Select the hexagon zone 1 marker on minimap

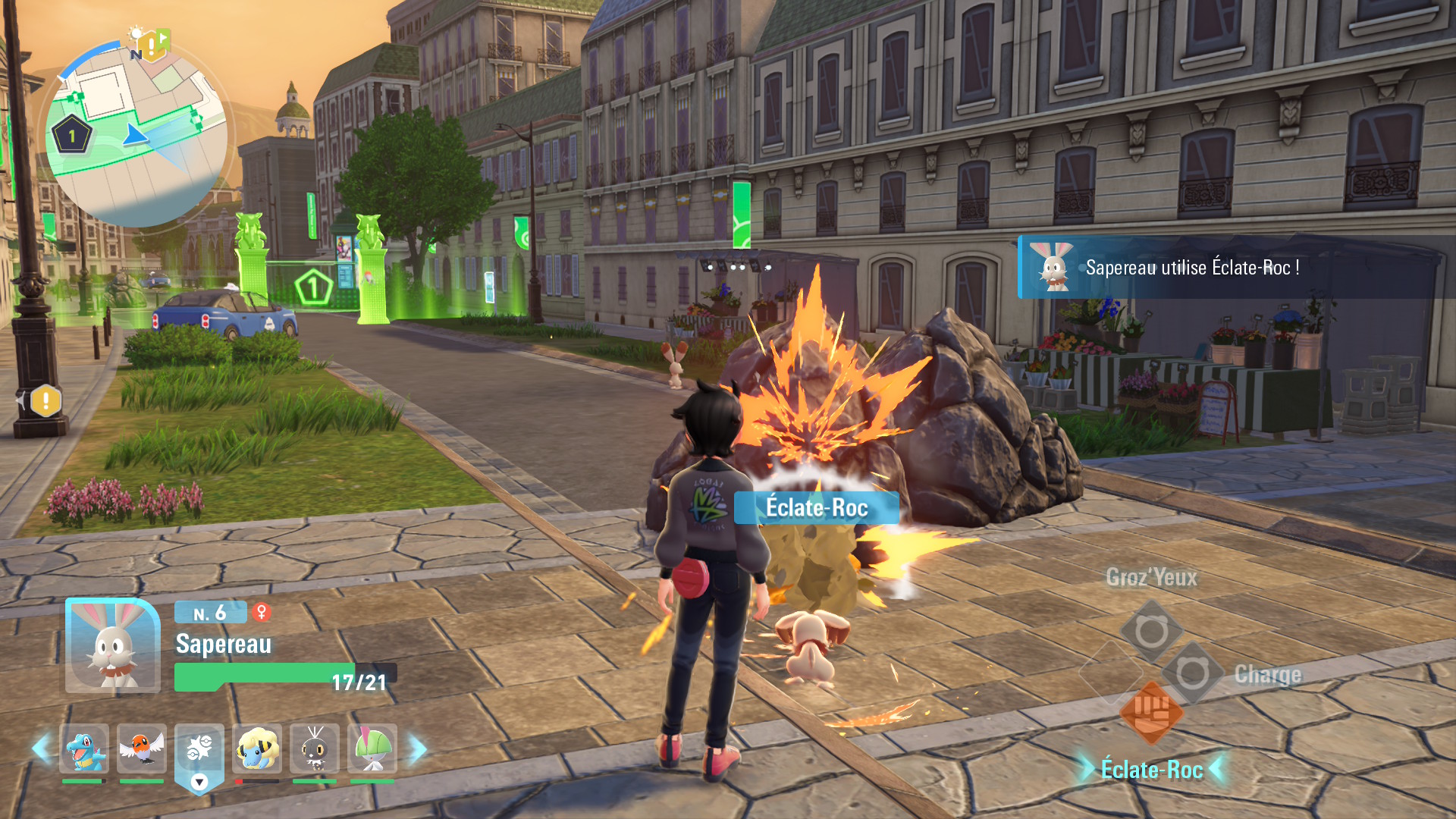click(x=72, y=136)
